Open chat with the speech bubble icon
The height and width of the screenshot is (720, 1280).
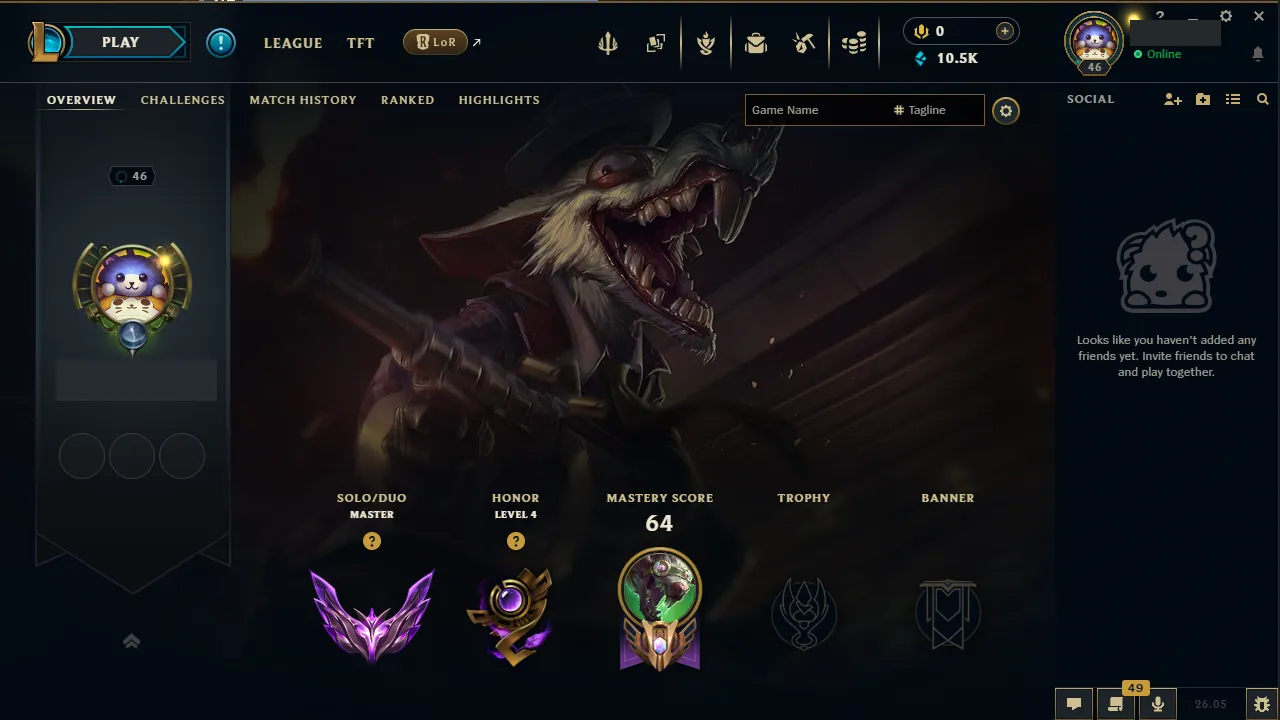pos(1073,703)
